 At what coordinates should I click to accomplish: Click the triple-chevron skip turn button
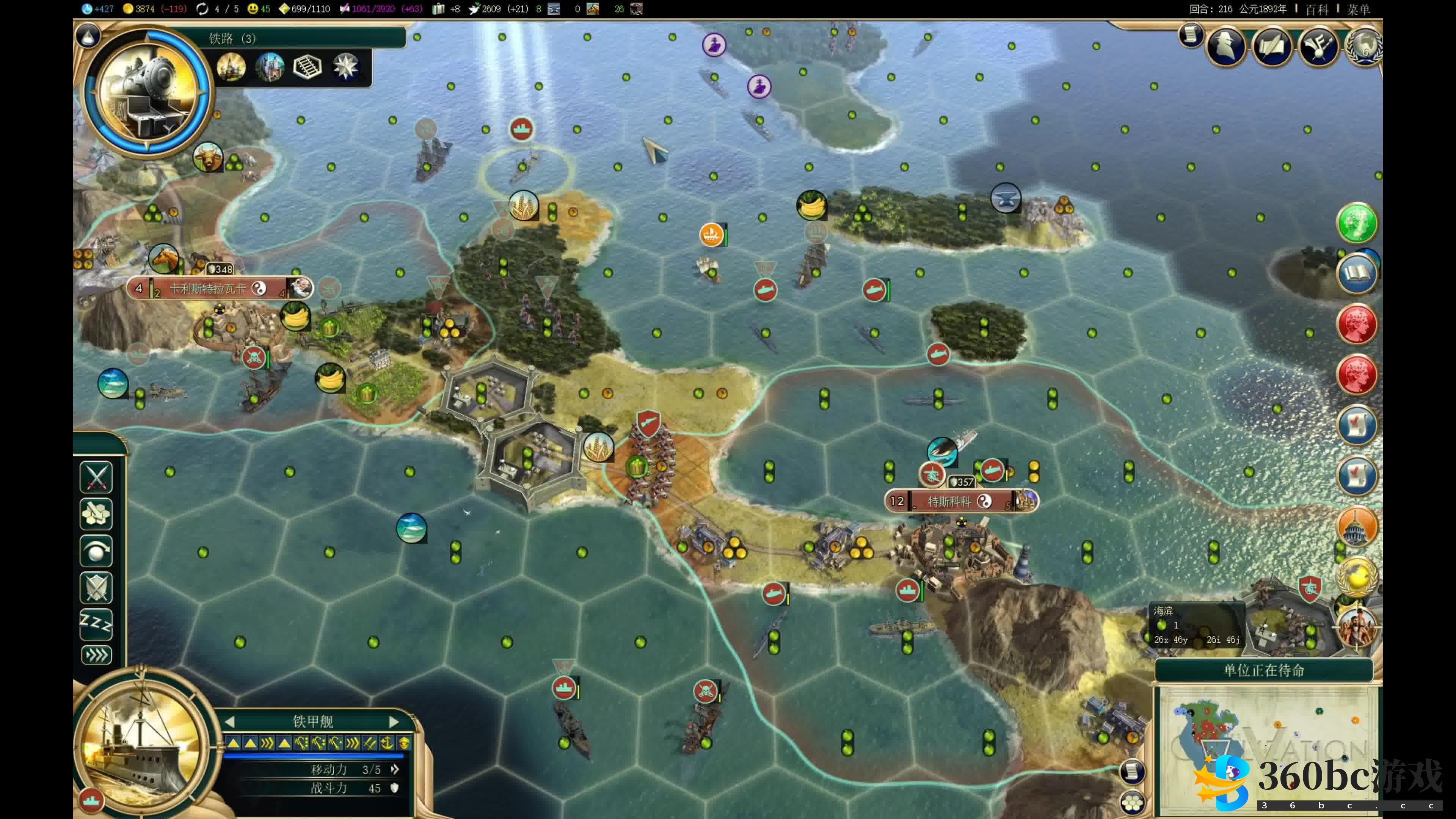point(96,656)
